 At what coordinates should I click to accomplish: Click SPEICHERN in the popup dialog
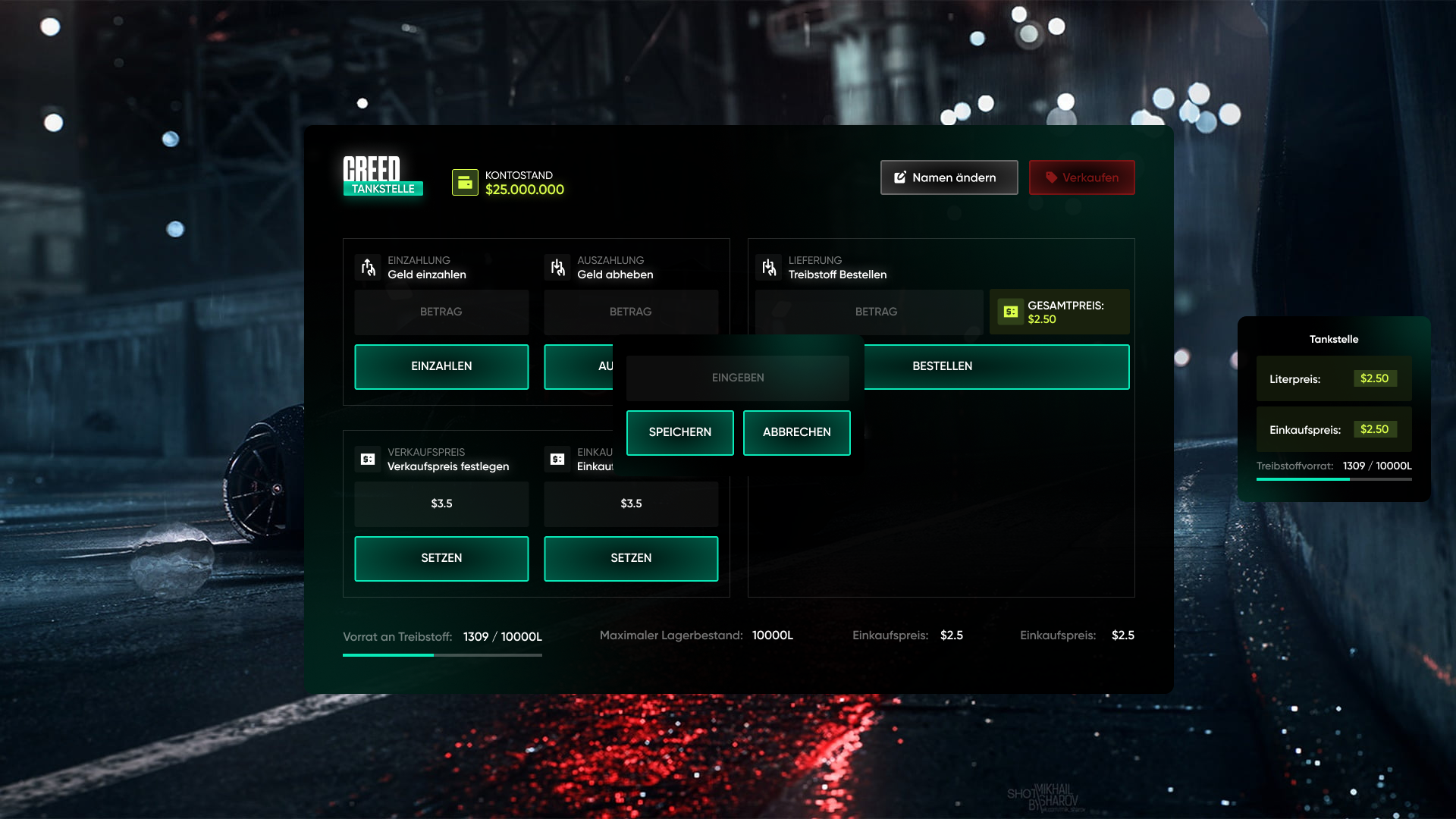679,432
